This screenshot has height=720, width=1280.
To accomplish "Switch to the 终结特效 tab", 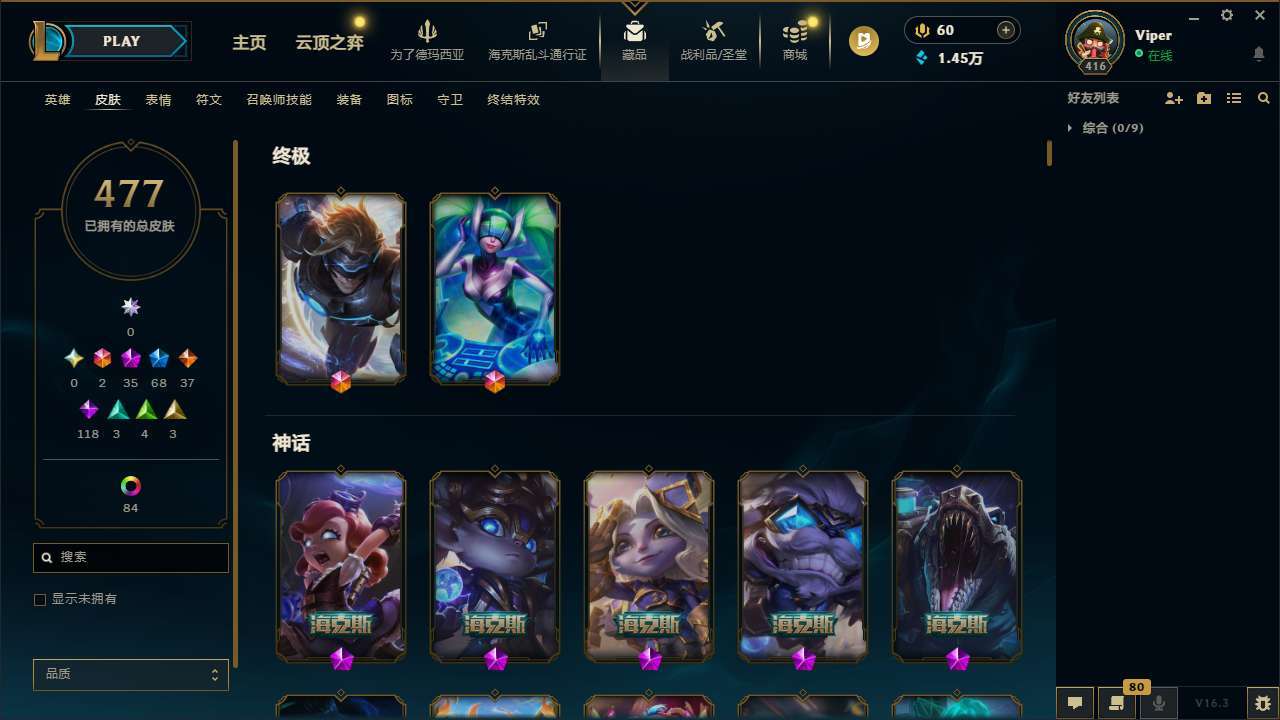I will tap(513, 100).
